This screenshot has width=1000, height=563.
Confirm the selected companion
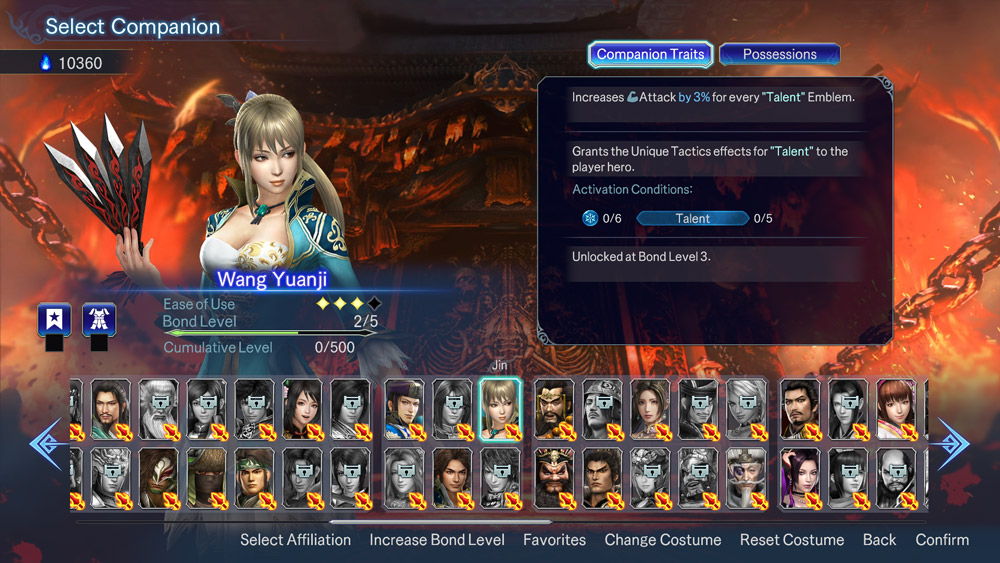click(x=942, y=539)
